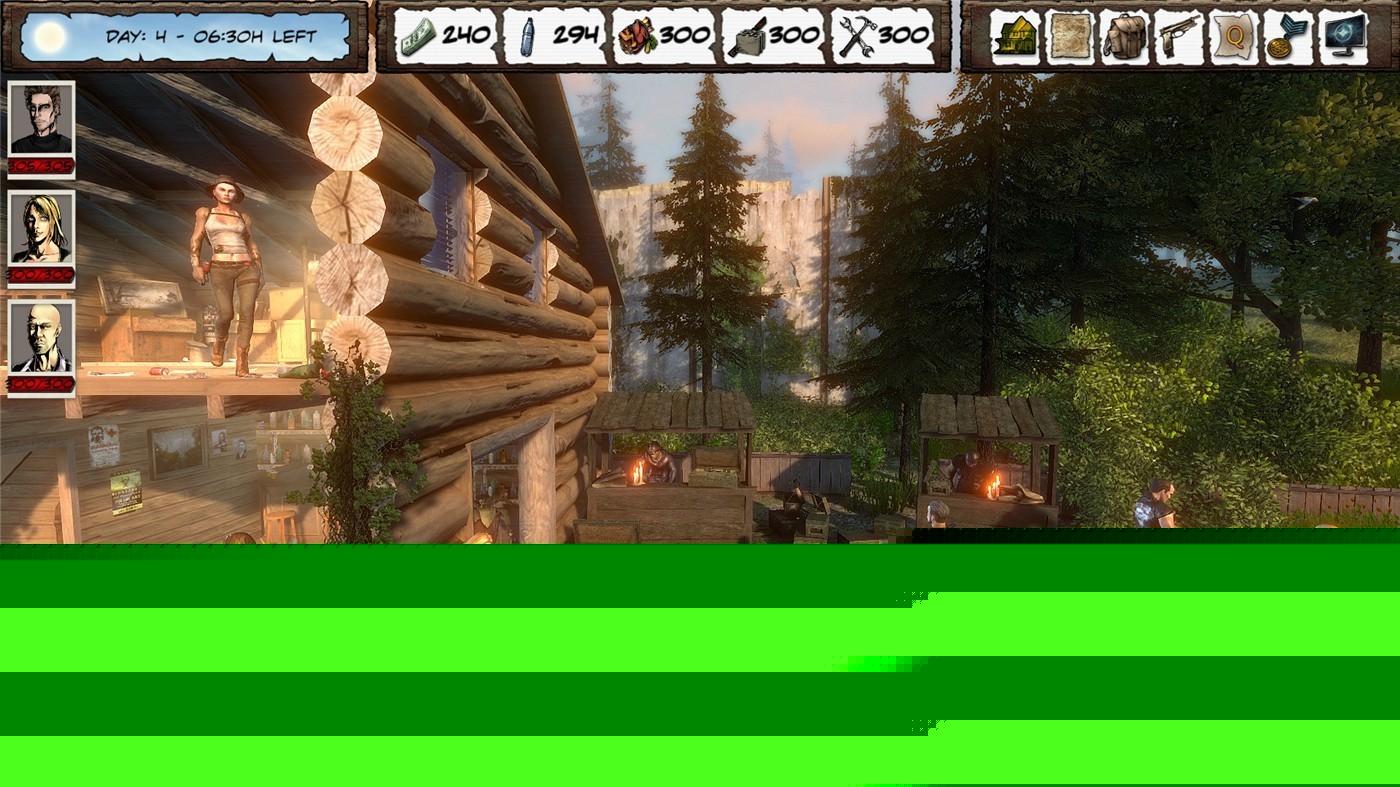Open the quest log Q scroll

coord(1235,38)
